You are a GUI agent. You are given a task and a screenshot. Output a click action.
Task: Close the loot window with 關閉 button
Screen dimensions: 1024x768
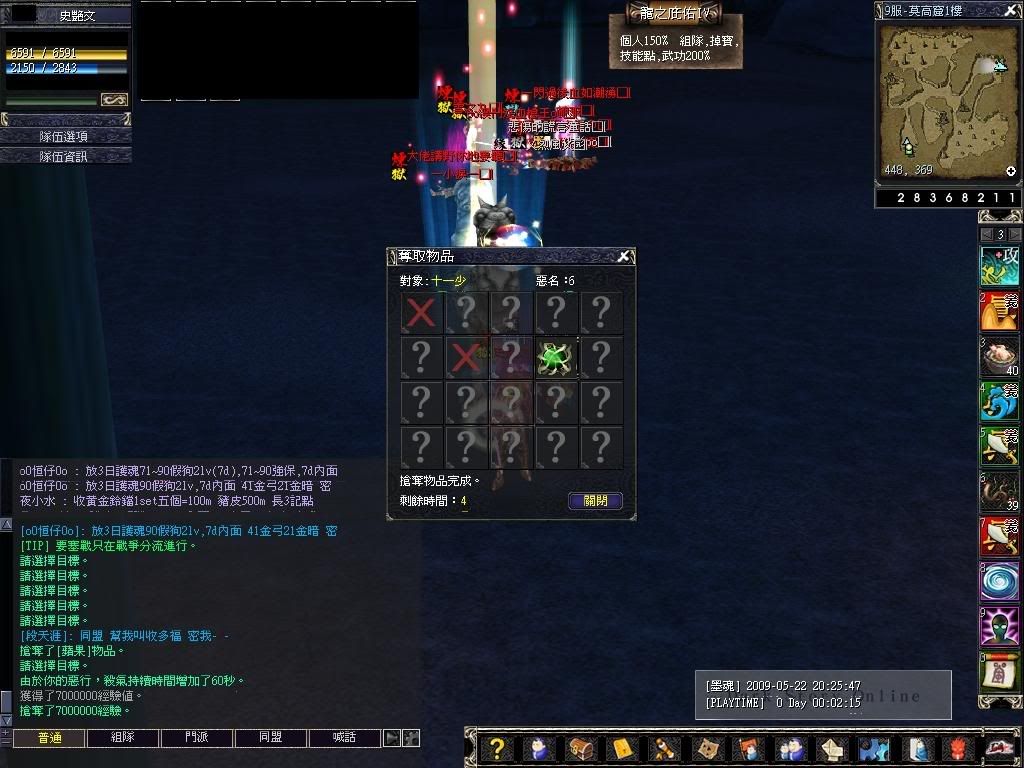click(x=595, y=501)
